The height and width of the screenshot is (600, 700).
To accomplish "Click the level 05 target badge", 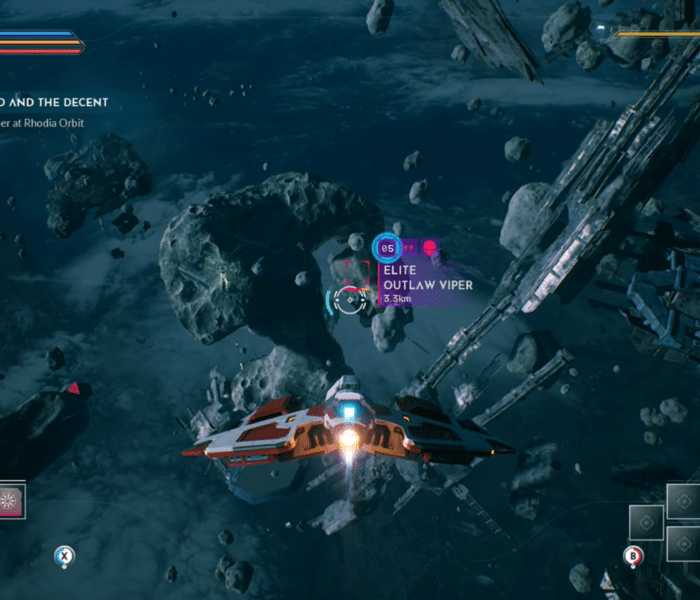I will coord(387,247).
